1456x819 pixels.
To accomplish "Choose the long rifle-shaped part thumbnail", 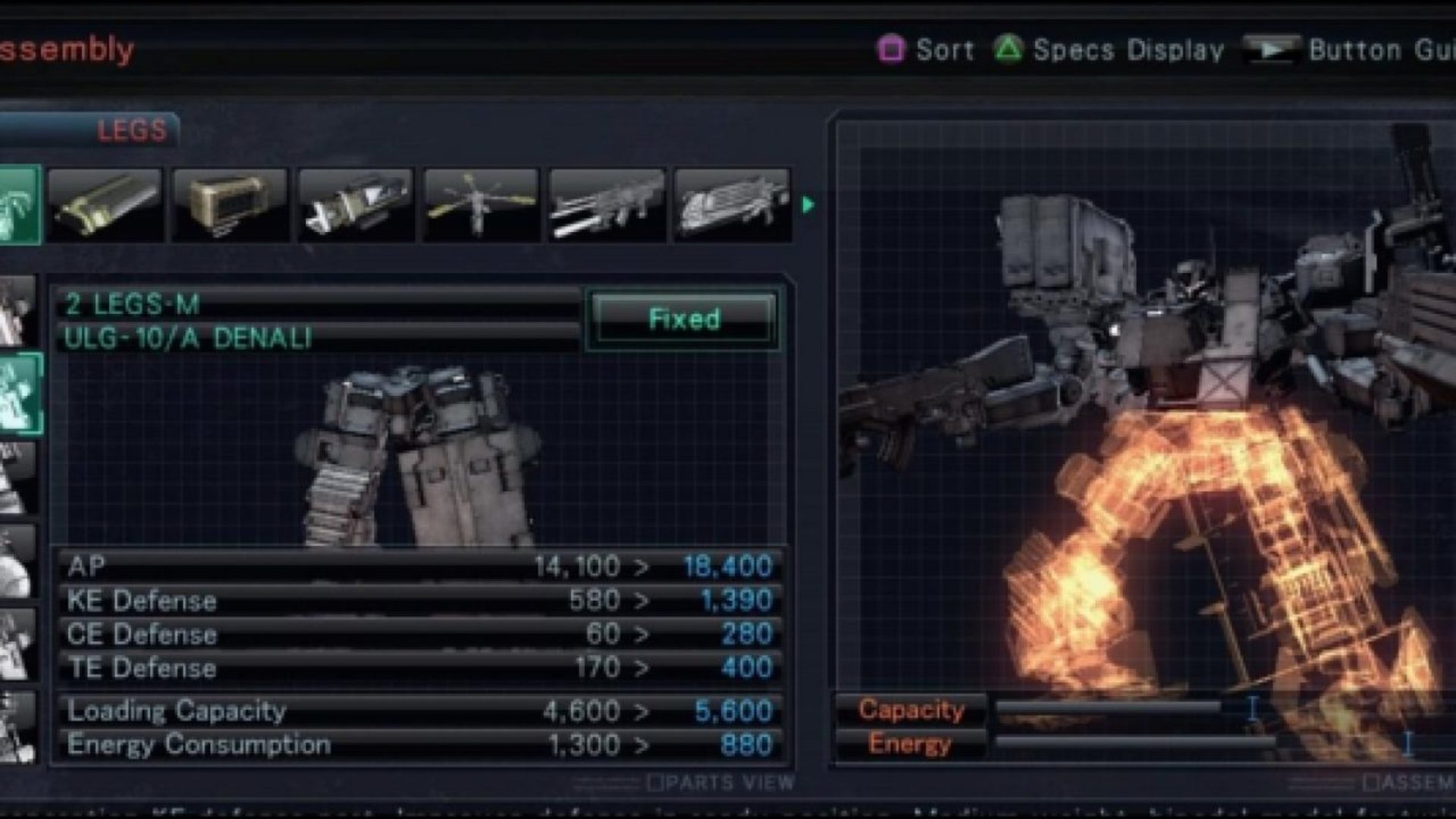I will pyautogui.click(x=607, y=205).
